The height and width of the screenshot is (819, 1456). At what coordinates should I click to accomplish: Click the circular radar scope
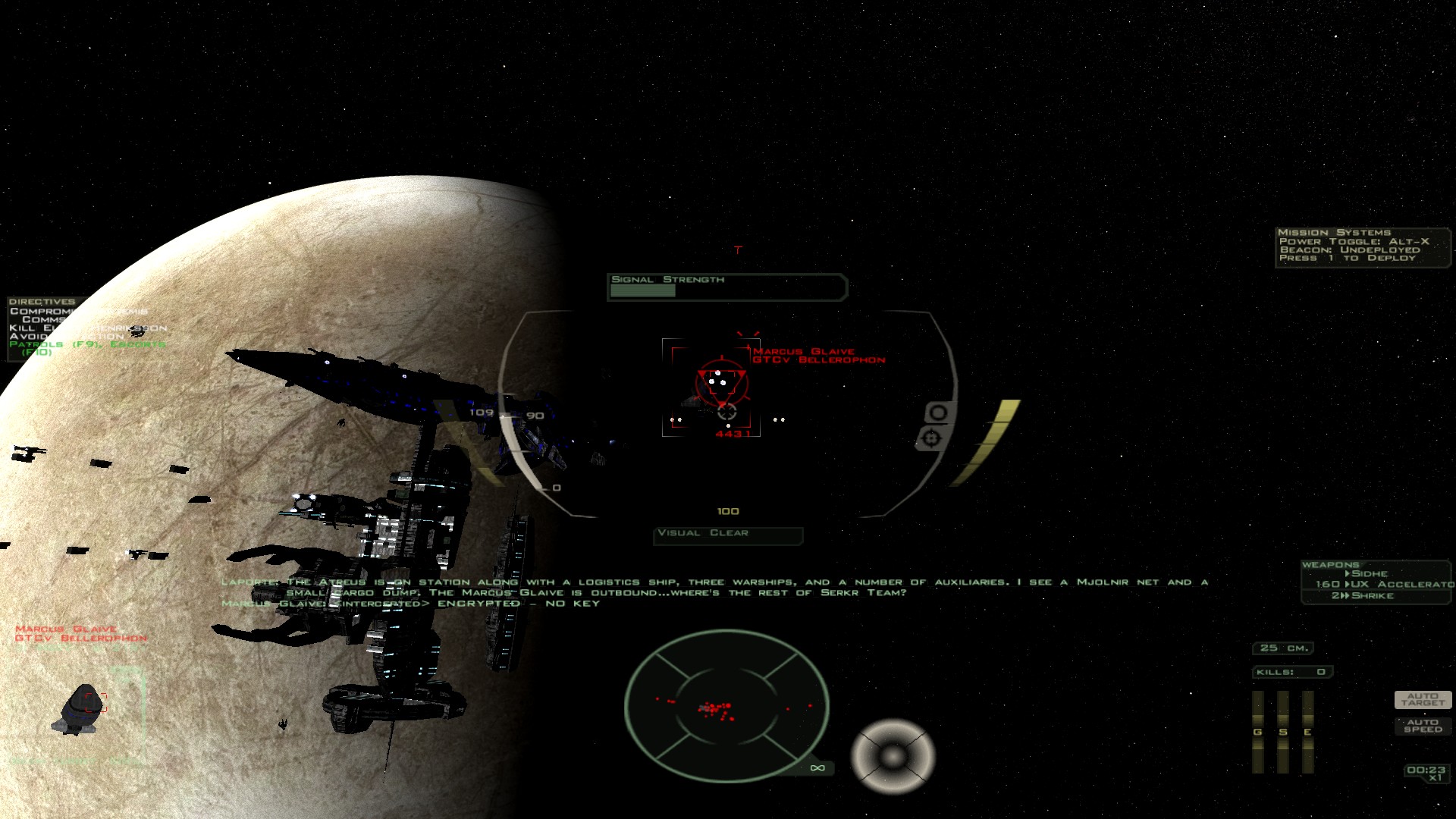point(726,707)
